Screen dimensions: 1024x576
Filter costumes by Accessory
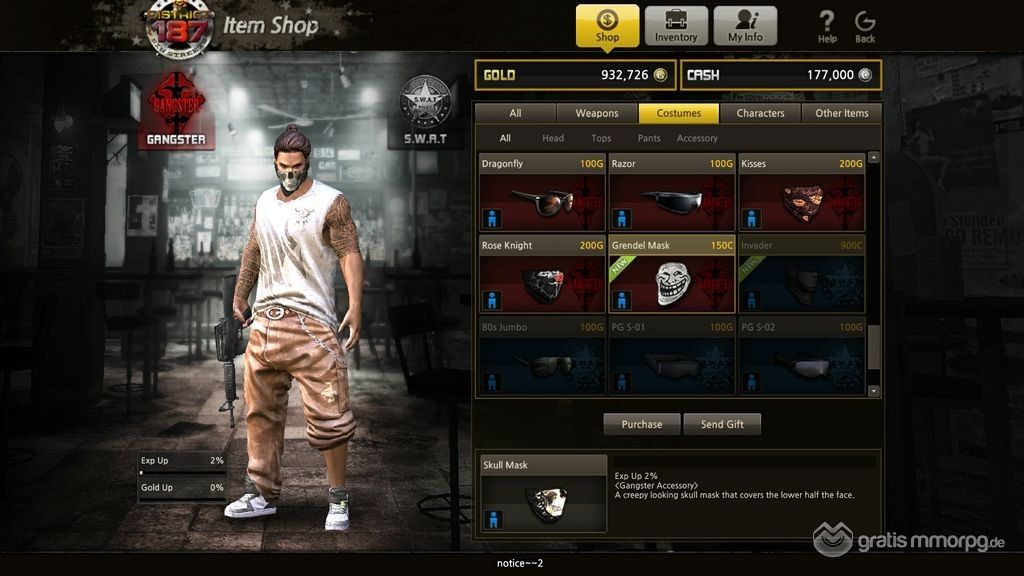coord(697,138)
